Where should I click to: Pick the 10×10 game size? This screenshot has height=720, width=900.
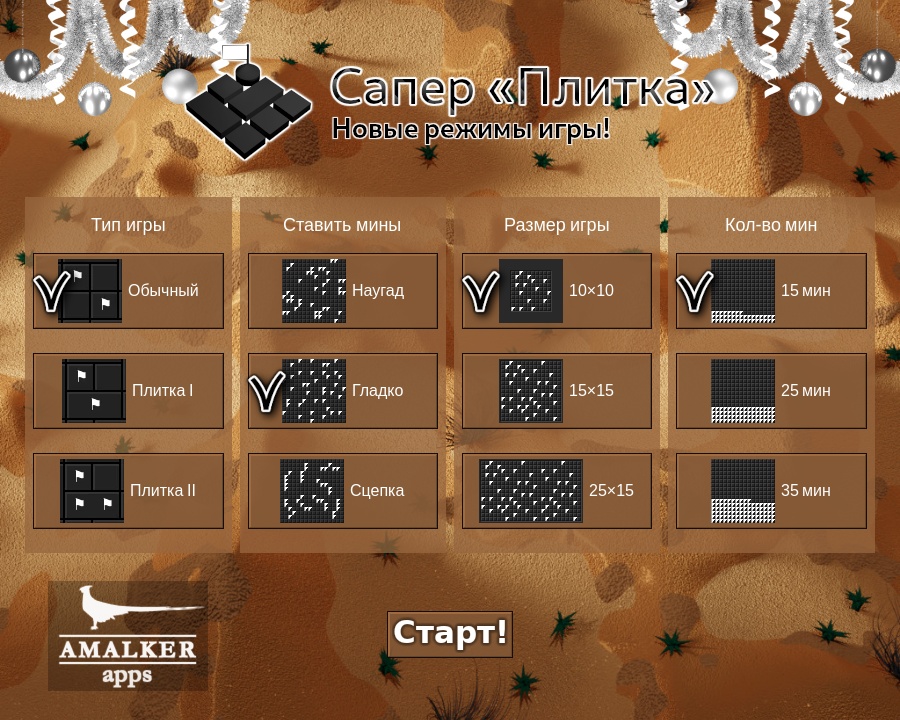pyautogui.click(x=557, y=291)
